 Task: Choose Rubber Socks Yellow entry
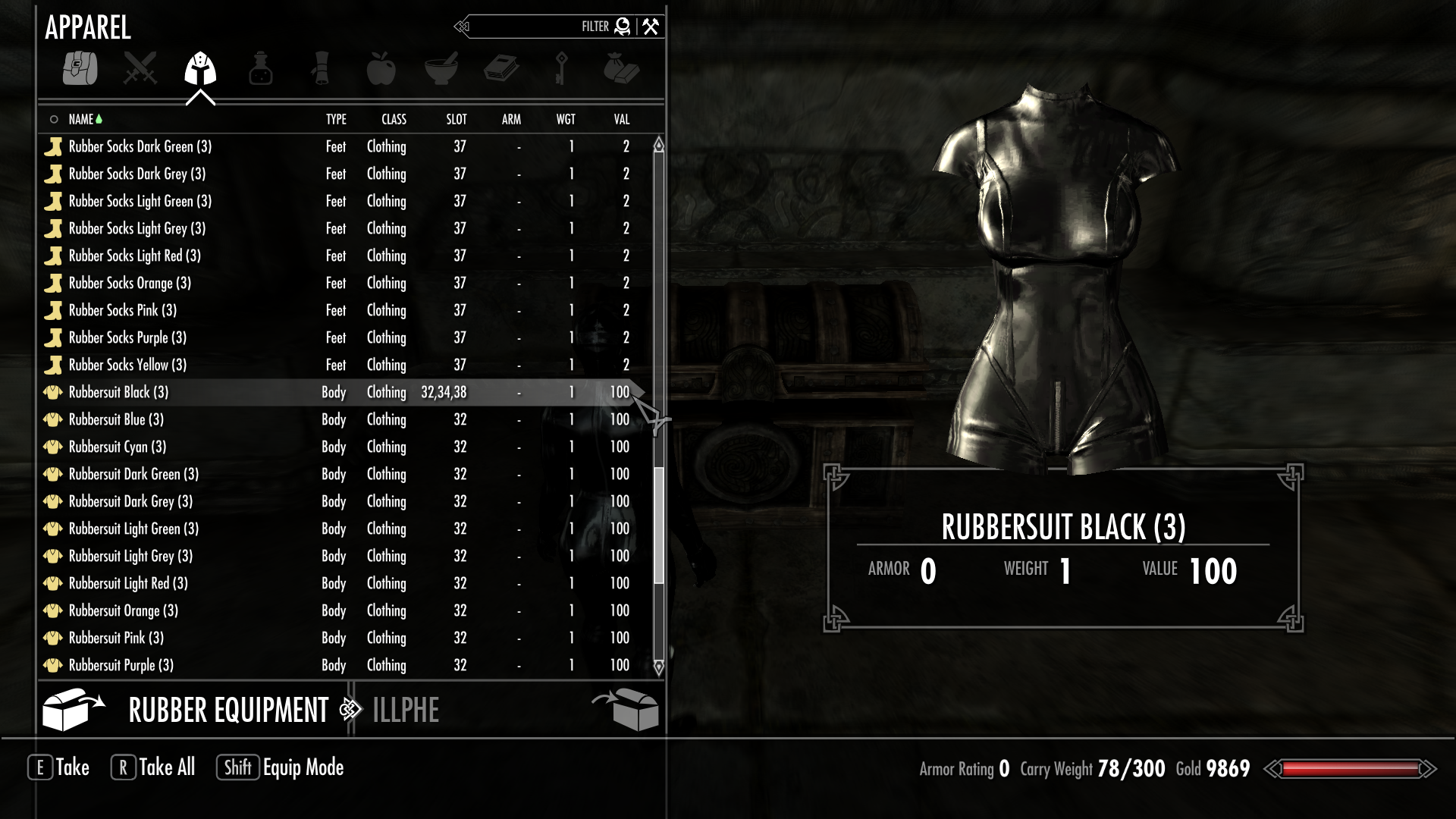127,365
